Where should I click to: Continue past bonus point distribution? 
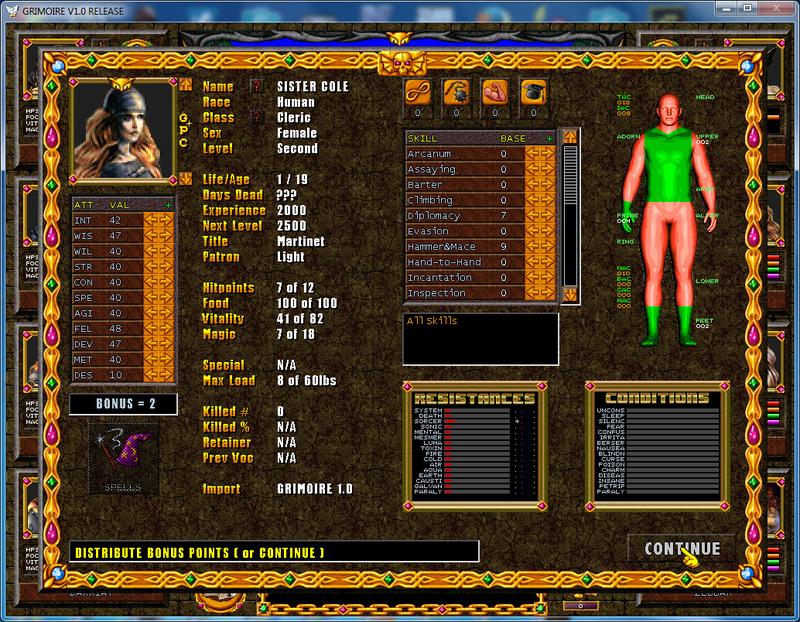pyautogui.click(x=683, y=549)
